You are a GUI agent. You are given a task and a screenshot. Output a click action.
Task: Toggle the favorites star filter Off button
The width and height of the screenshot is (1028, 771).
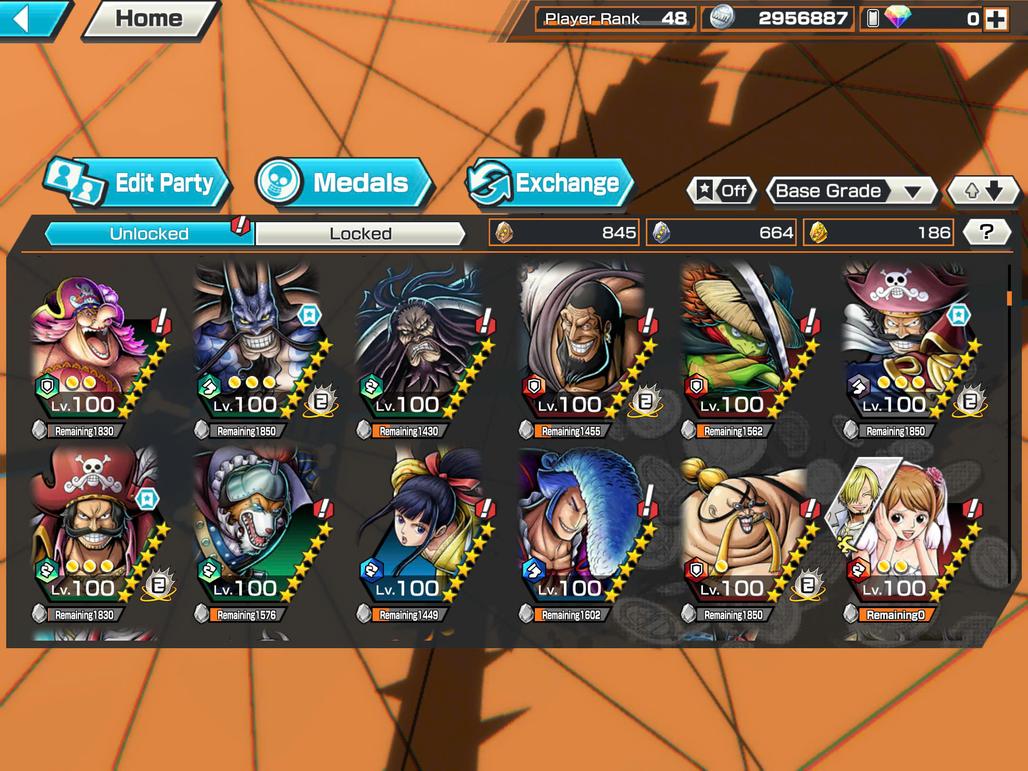722,191
